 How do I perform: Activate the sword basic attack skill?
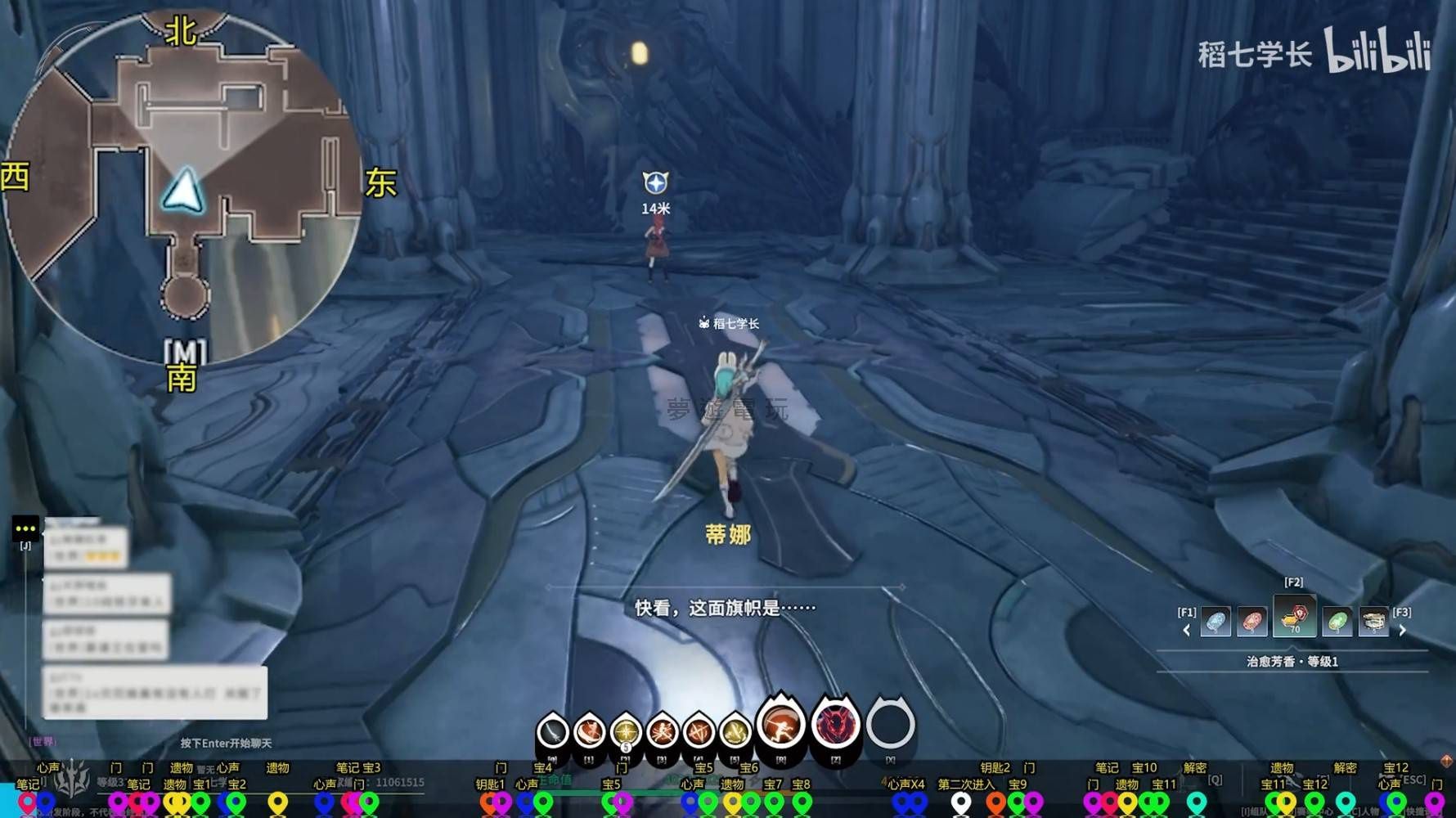tap(553, 731)
